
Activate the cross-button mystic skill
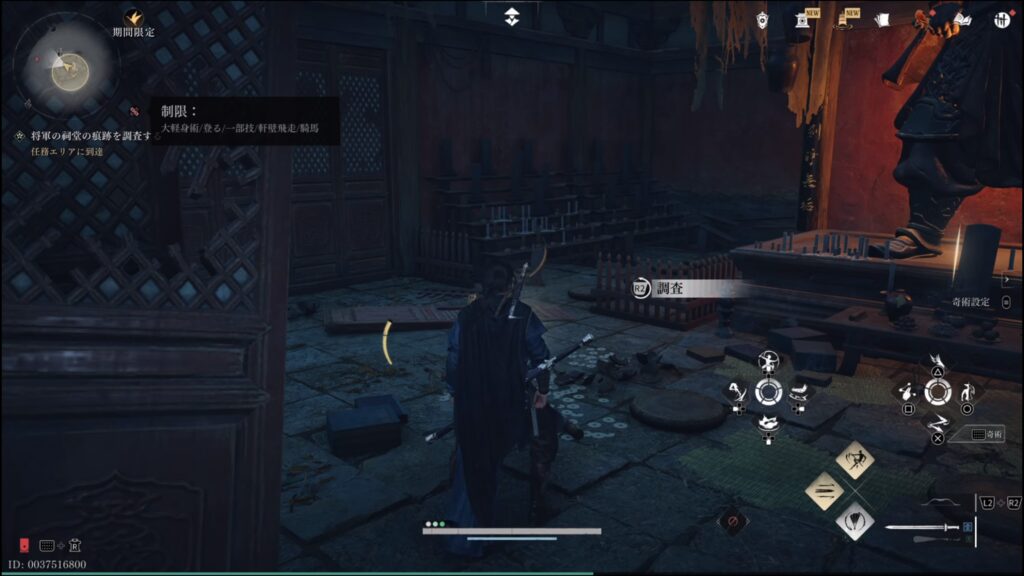(x=937, y=421)
